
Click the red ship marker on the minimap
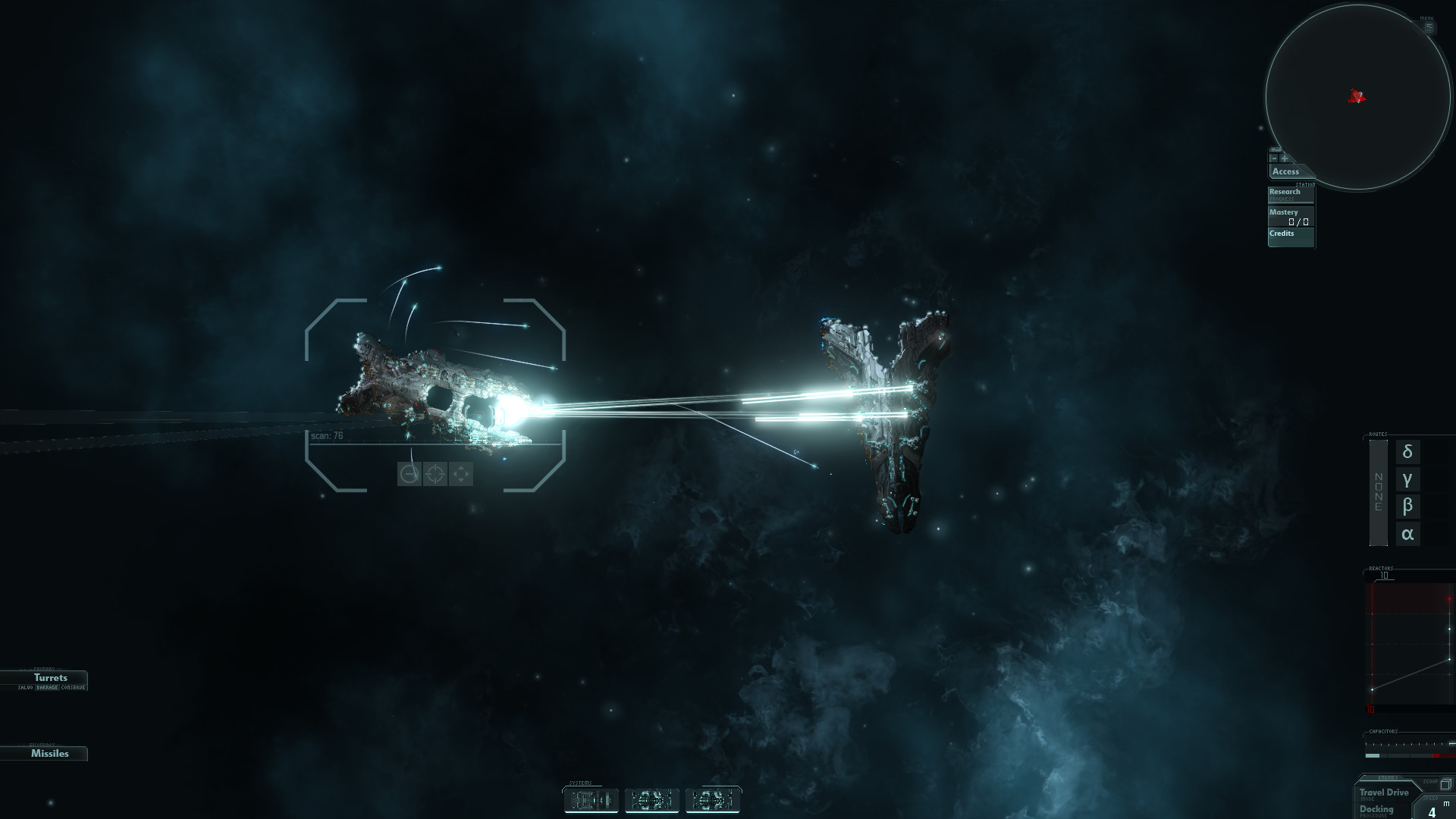pyautogui.click(x=1357, y=97)
